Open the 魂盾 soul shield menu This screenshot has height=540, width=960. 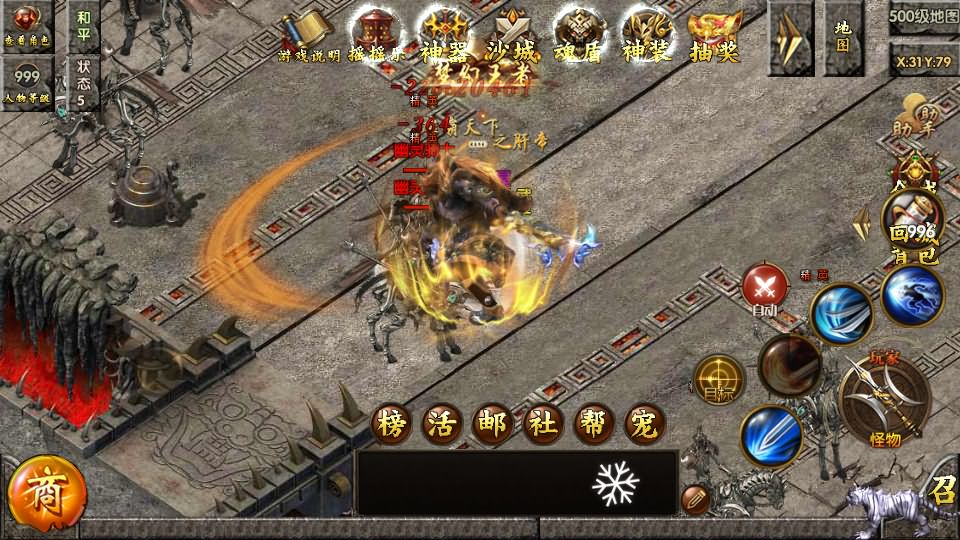point(579,37)
